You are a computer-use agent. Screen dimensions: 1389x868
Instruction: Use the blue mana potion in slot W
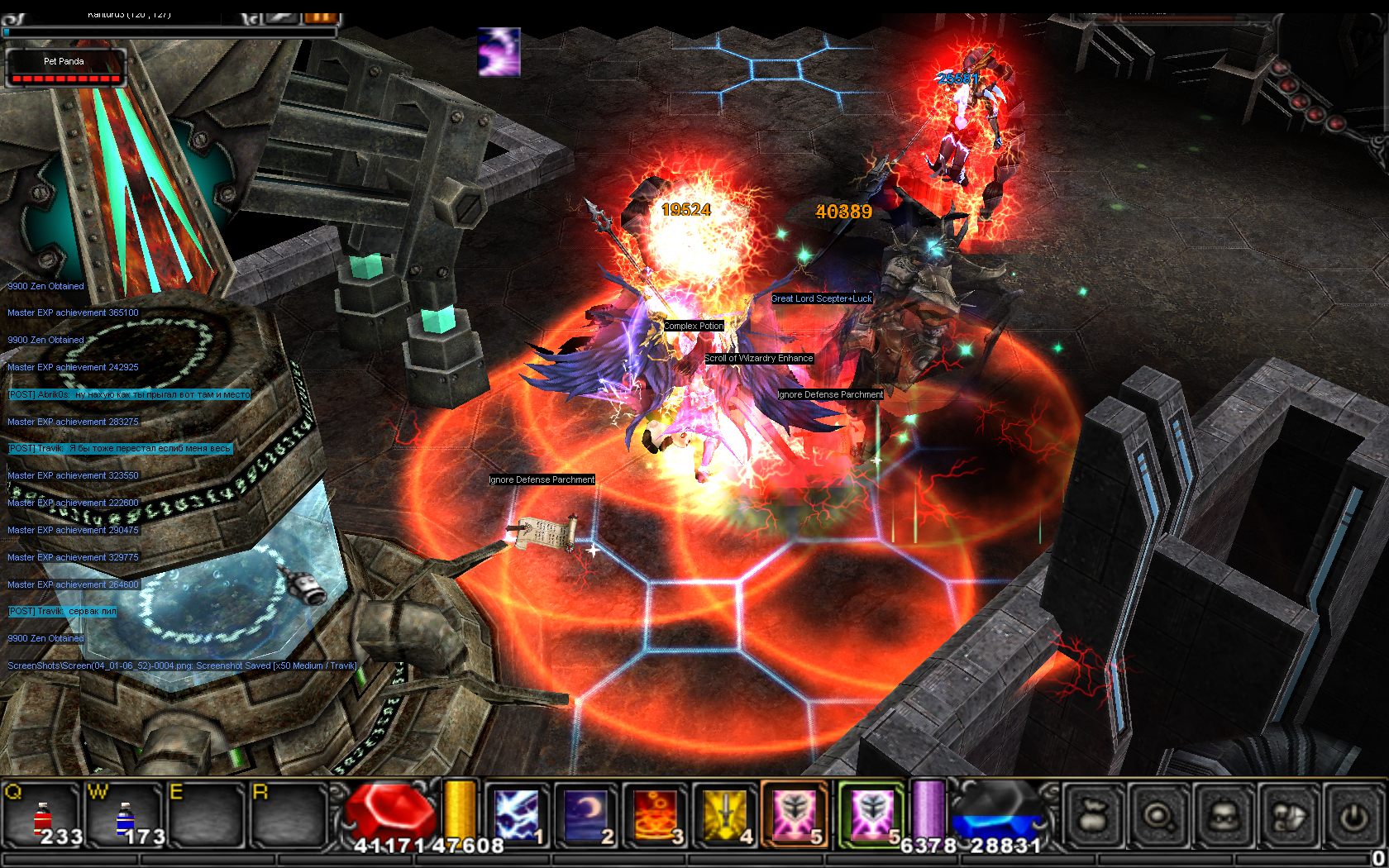[x=125, y=815]
